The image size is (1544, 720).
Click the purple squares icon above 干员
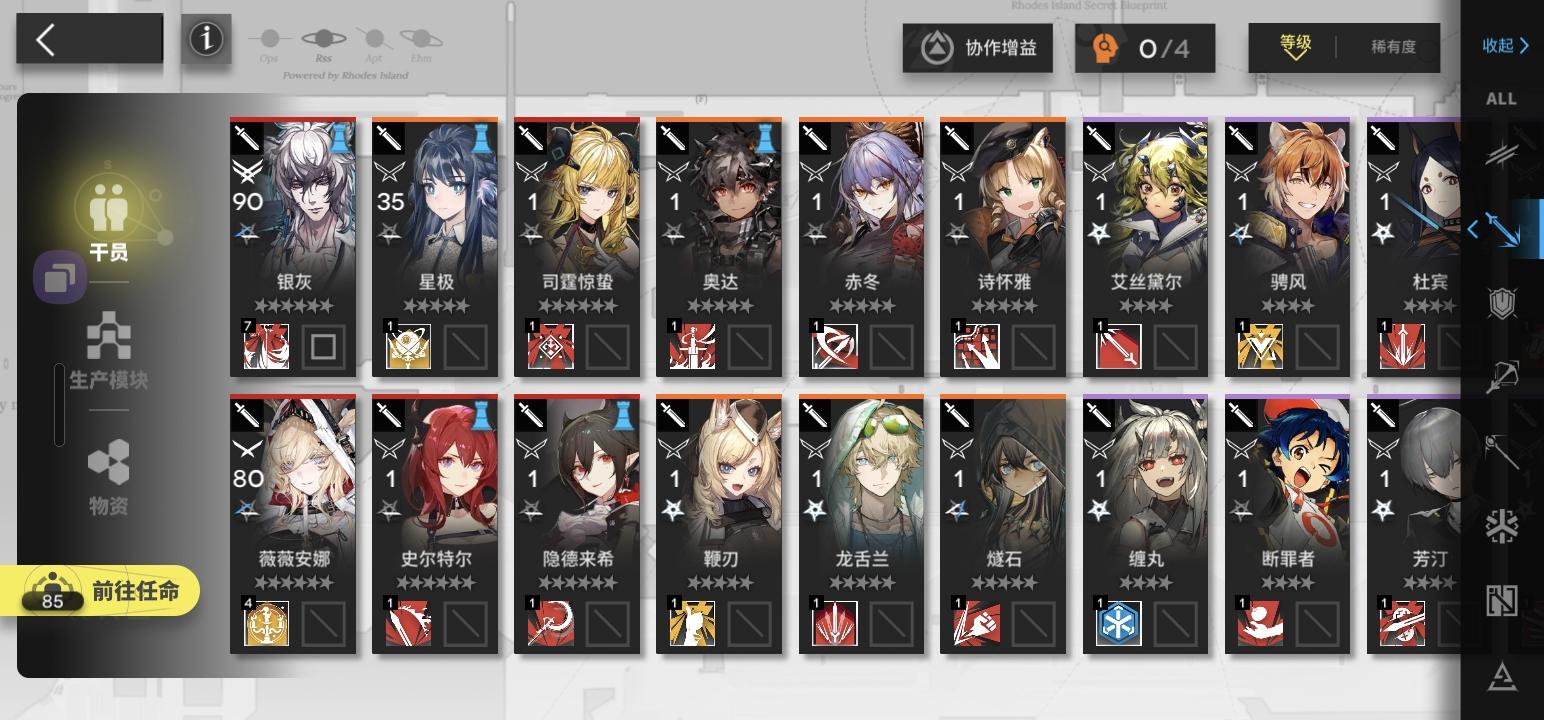coord(61,277)
